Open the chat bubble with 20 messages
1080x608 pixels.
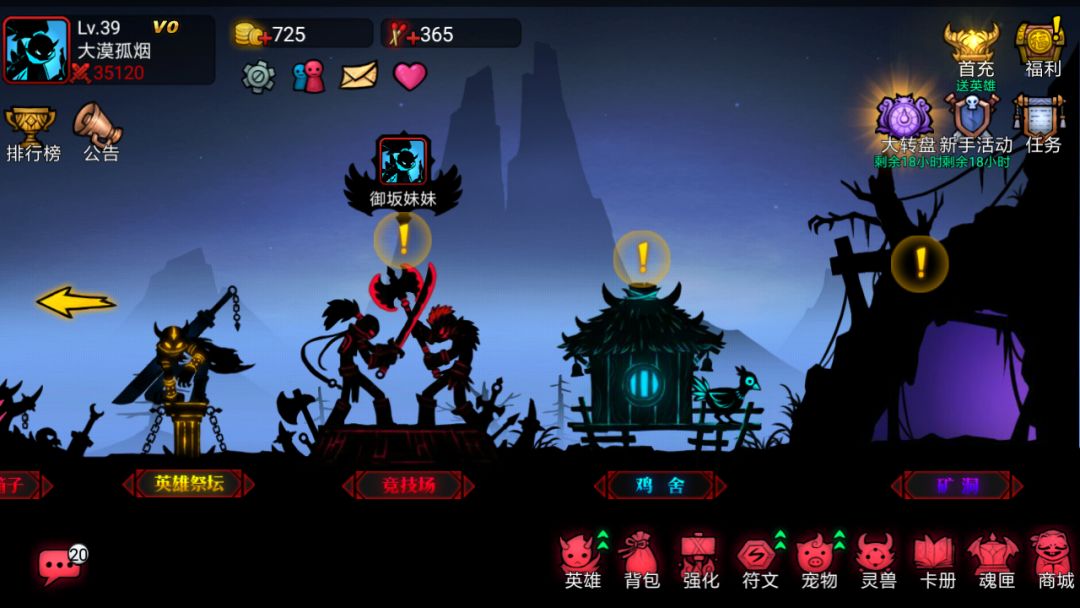58,566
